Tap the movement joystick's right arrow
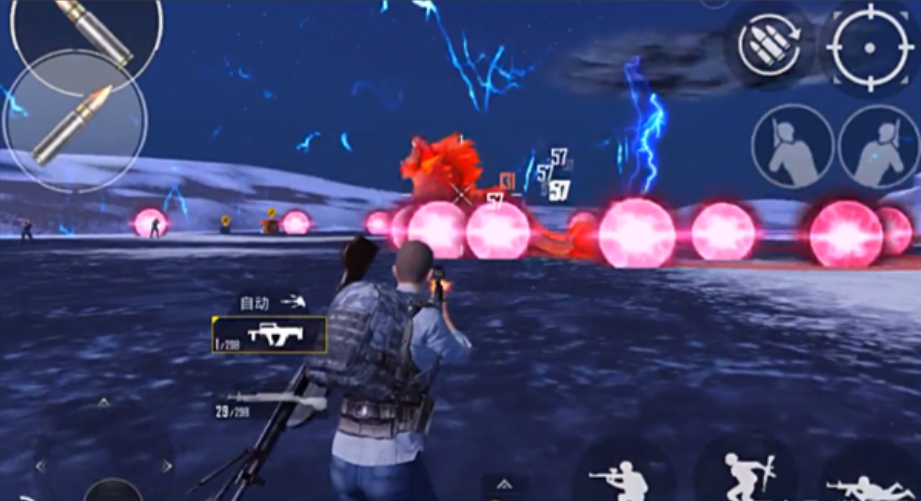 click(167, 466)
